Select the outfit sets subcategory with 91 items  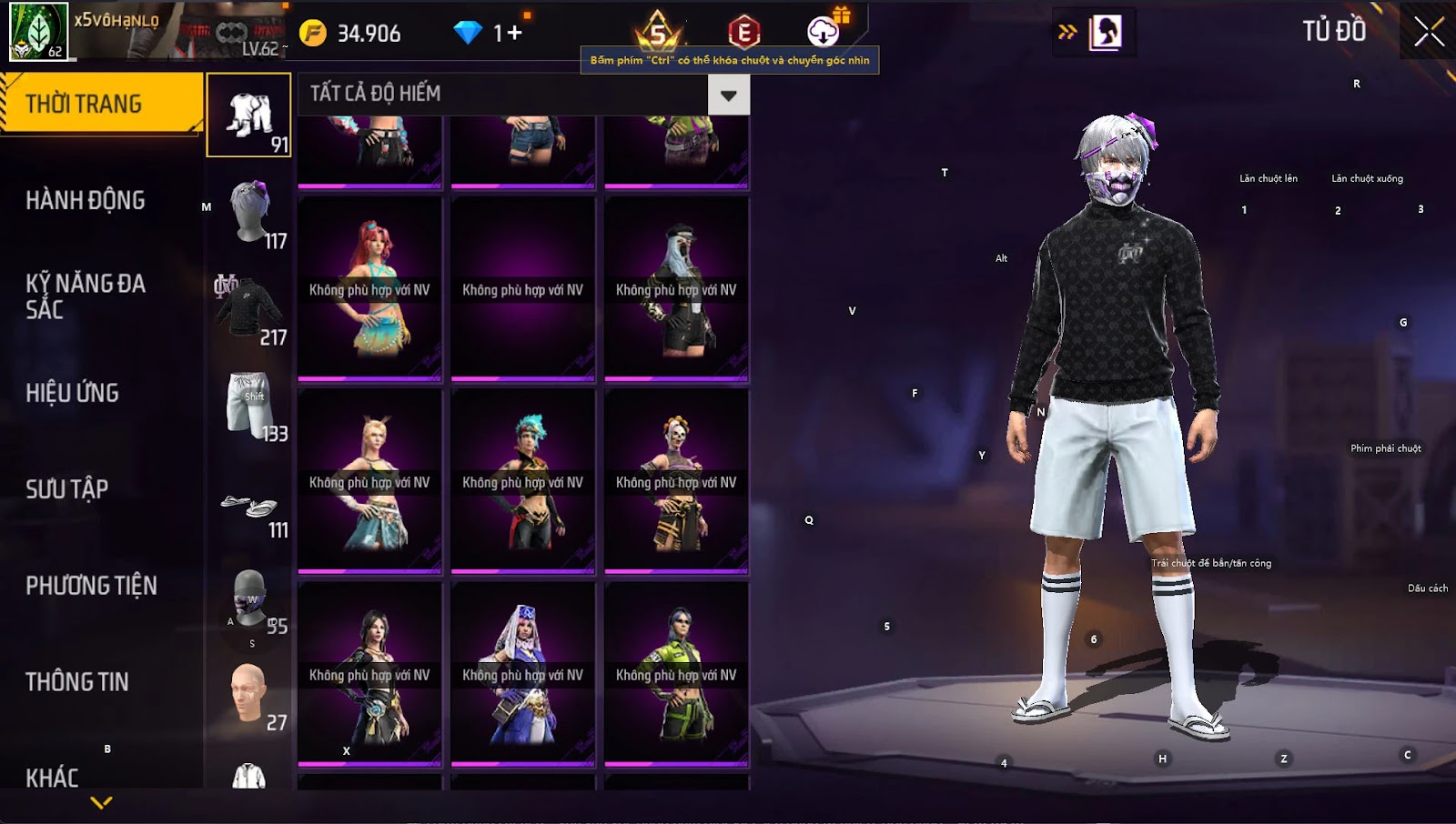coord(249,116)
